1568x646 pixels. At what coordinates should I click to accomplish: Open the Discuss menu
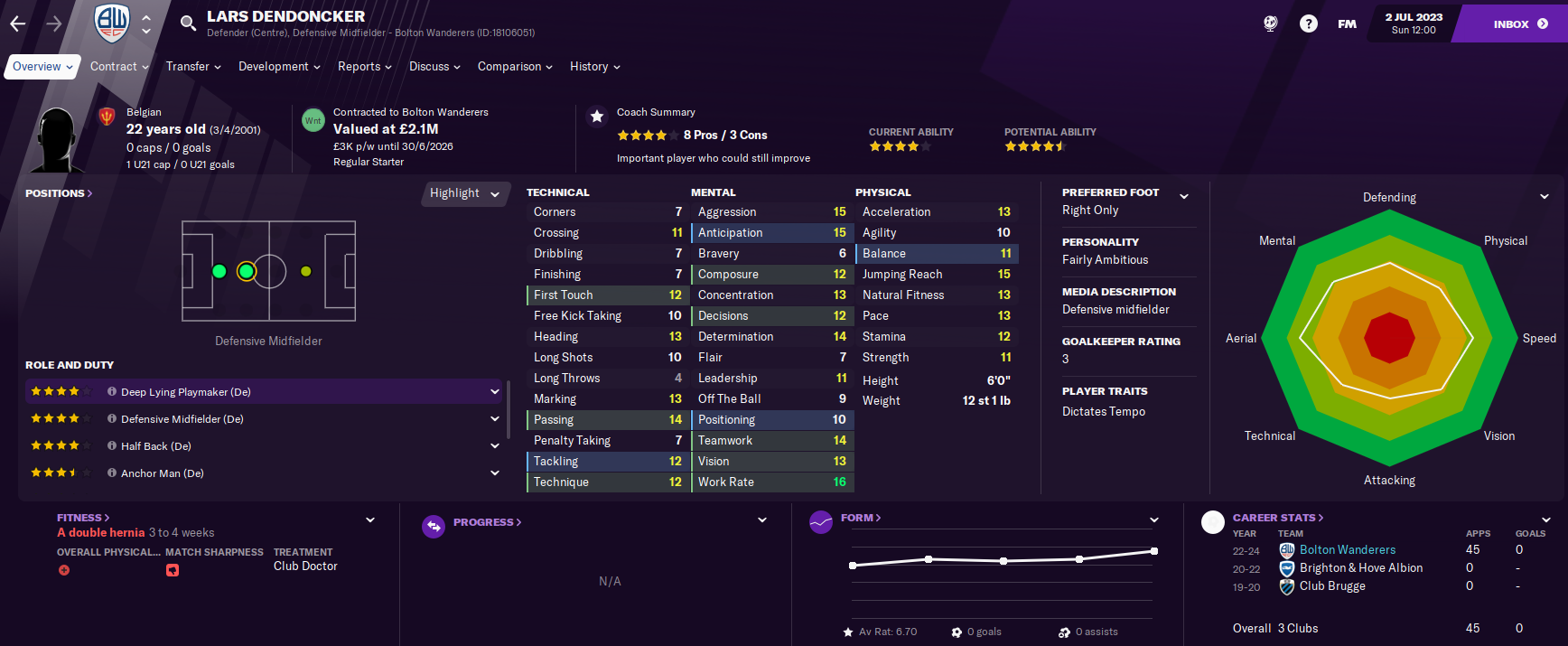click(x=434, y=67)
